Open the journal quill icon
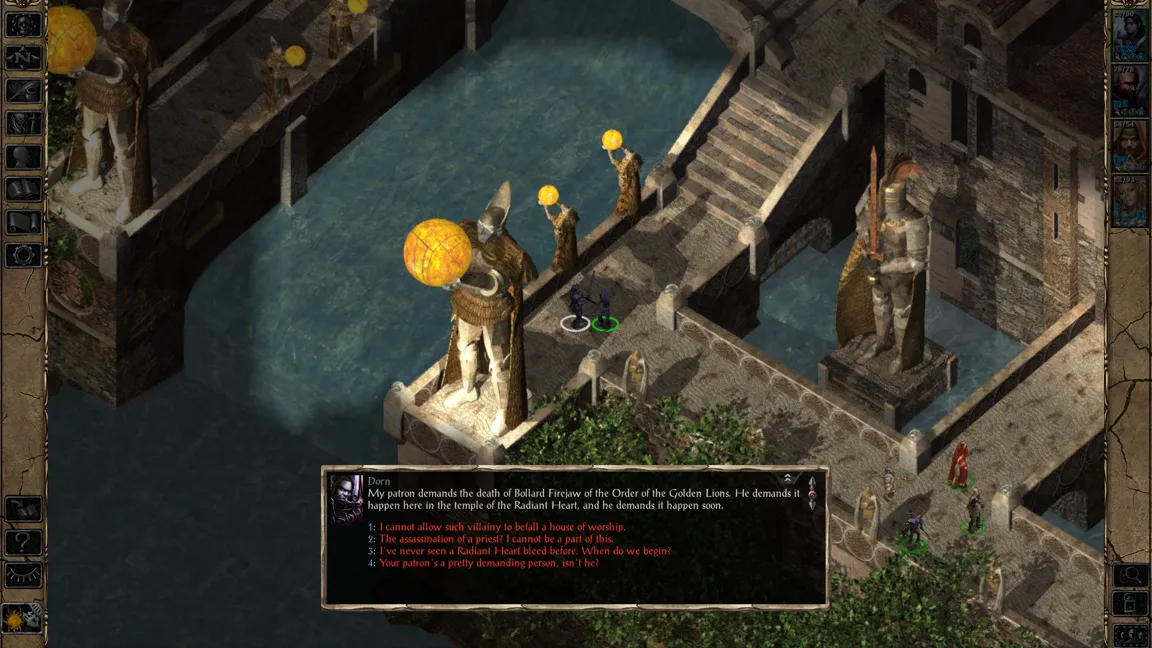 tap(23, 91)
